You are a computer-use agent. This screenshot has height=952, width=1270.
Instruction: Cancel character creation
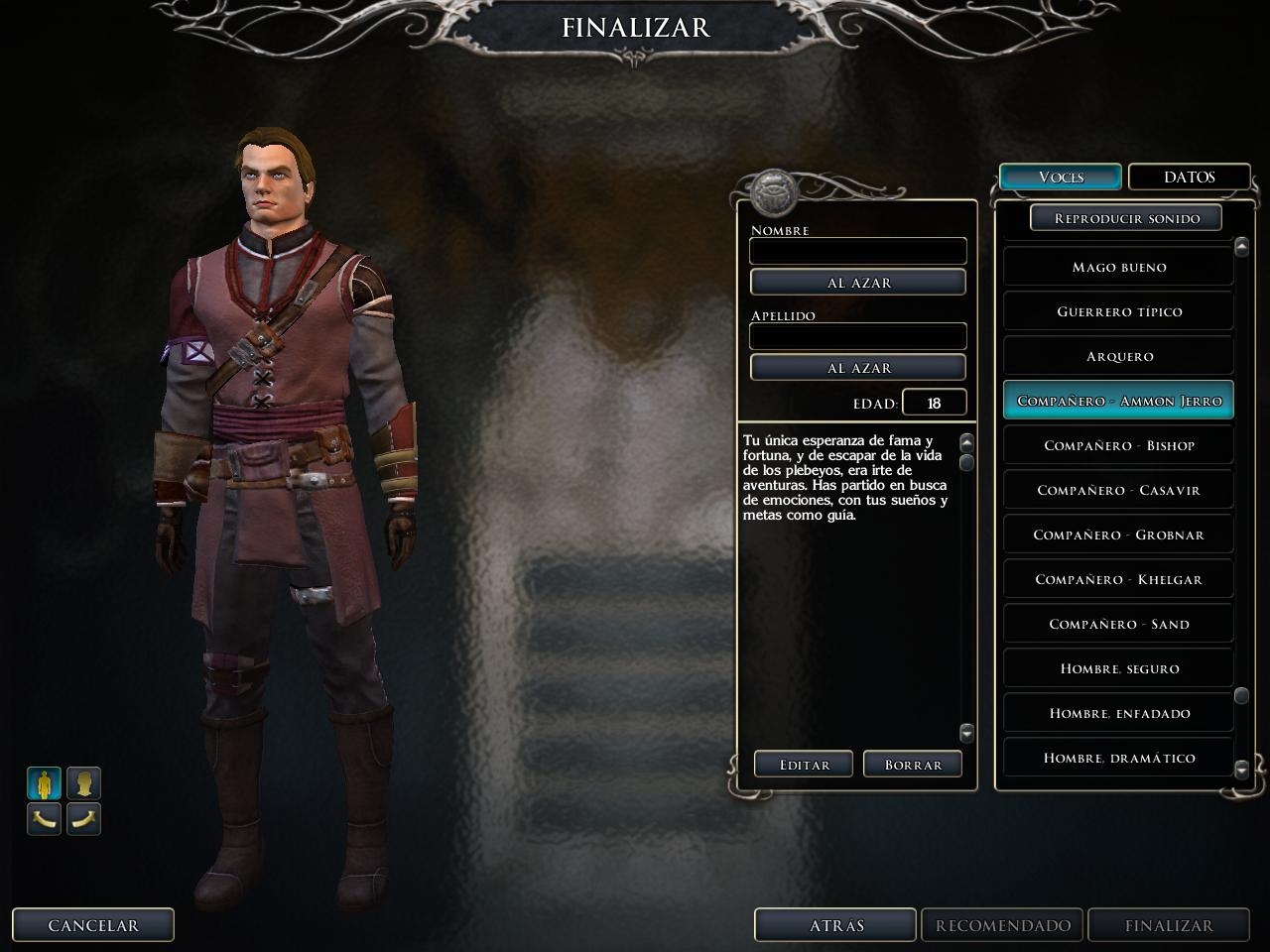tap(93, 925)
